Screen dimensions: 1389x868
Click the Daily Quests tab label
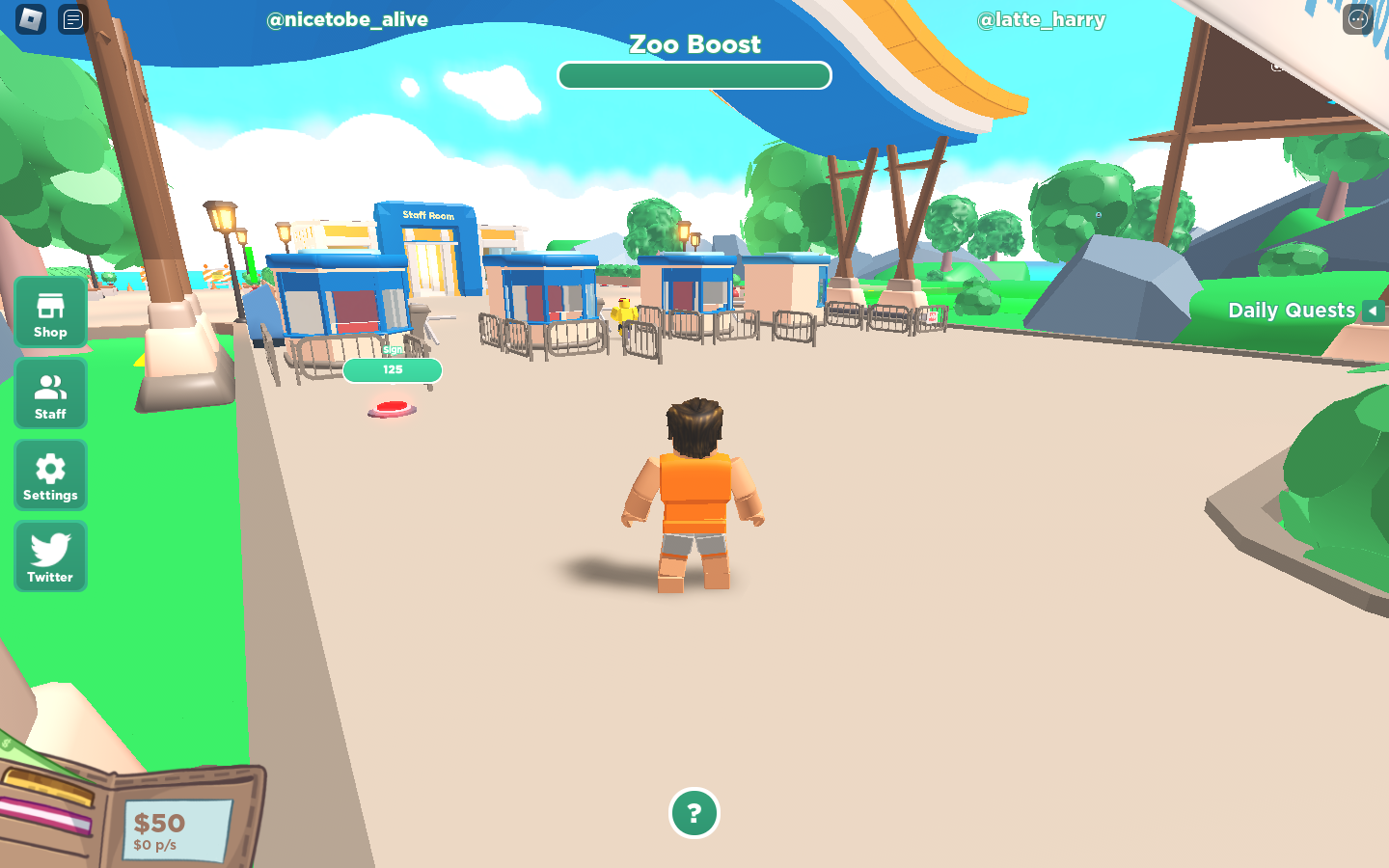(1292, 310)
